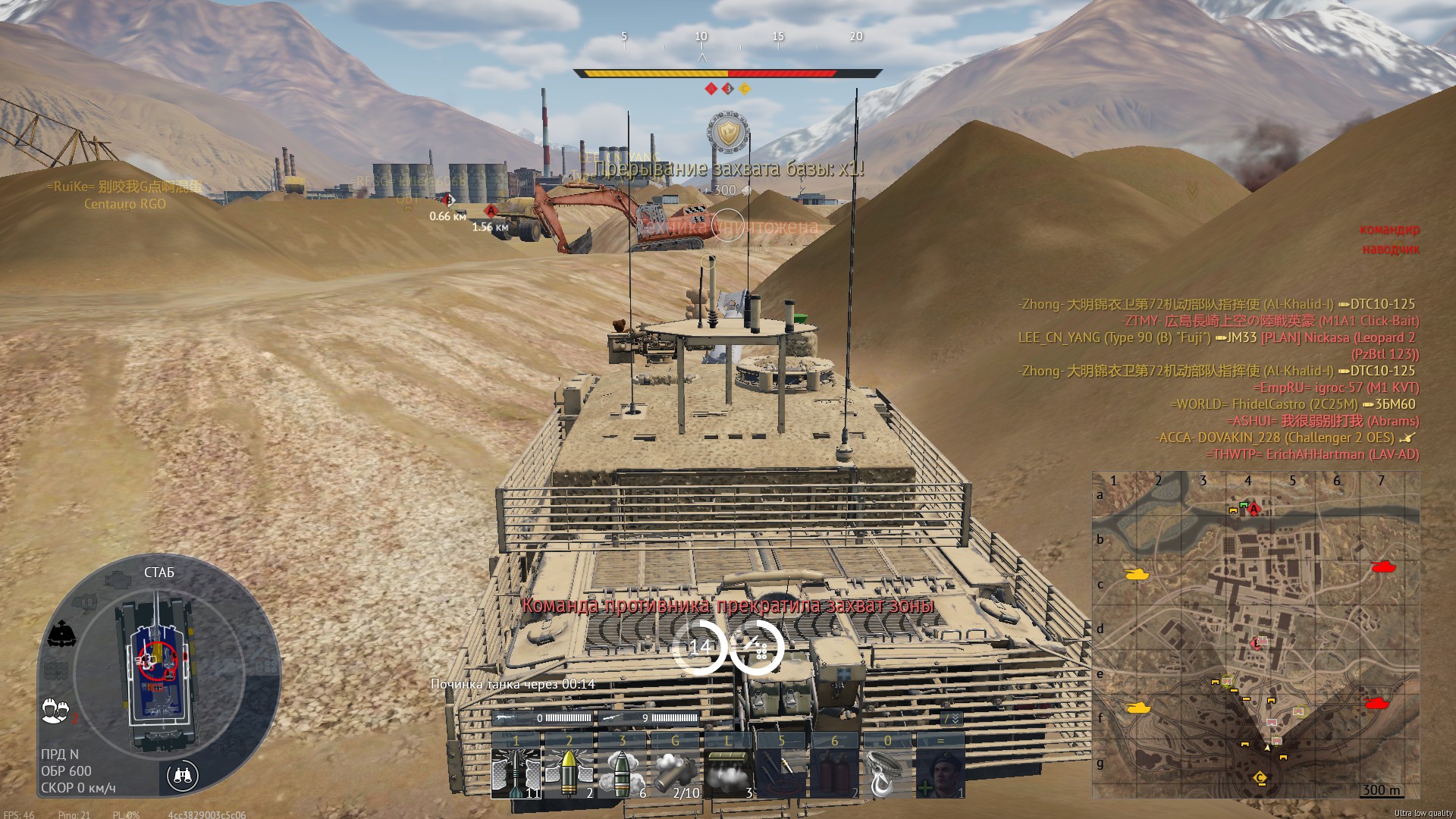The width and height of the screenshot is (1456, 819).
Task: Use the fire extinguisher slot
Action: click(x=834, y=772)
